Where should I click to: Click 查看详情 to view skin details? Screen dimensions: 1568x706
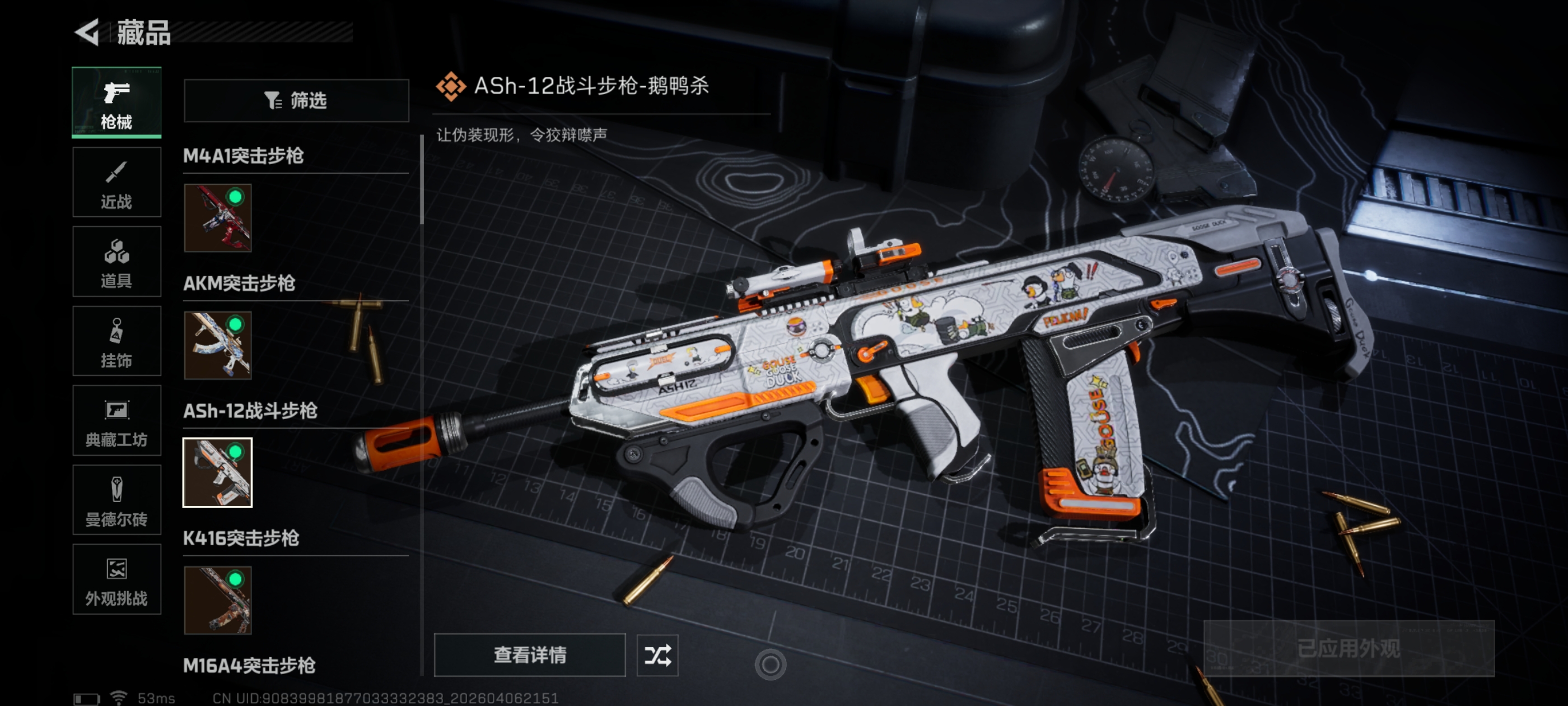(x=530, y=655)
